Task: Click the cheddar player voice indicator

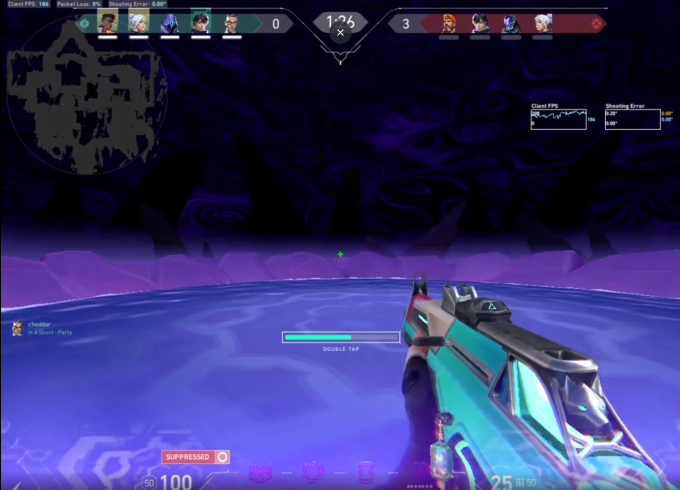Action: tap(17, 328)
